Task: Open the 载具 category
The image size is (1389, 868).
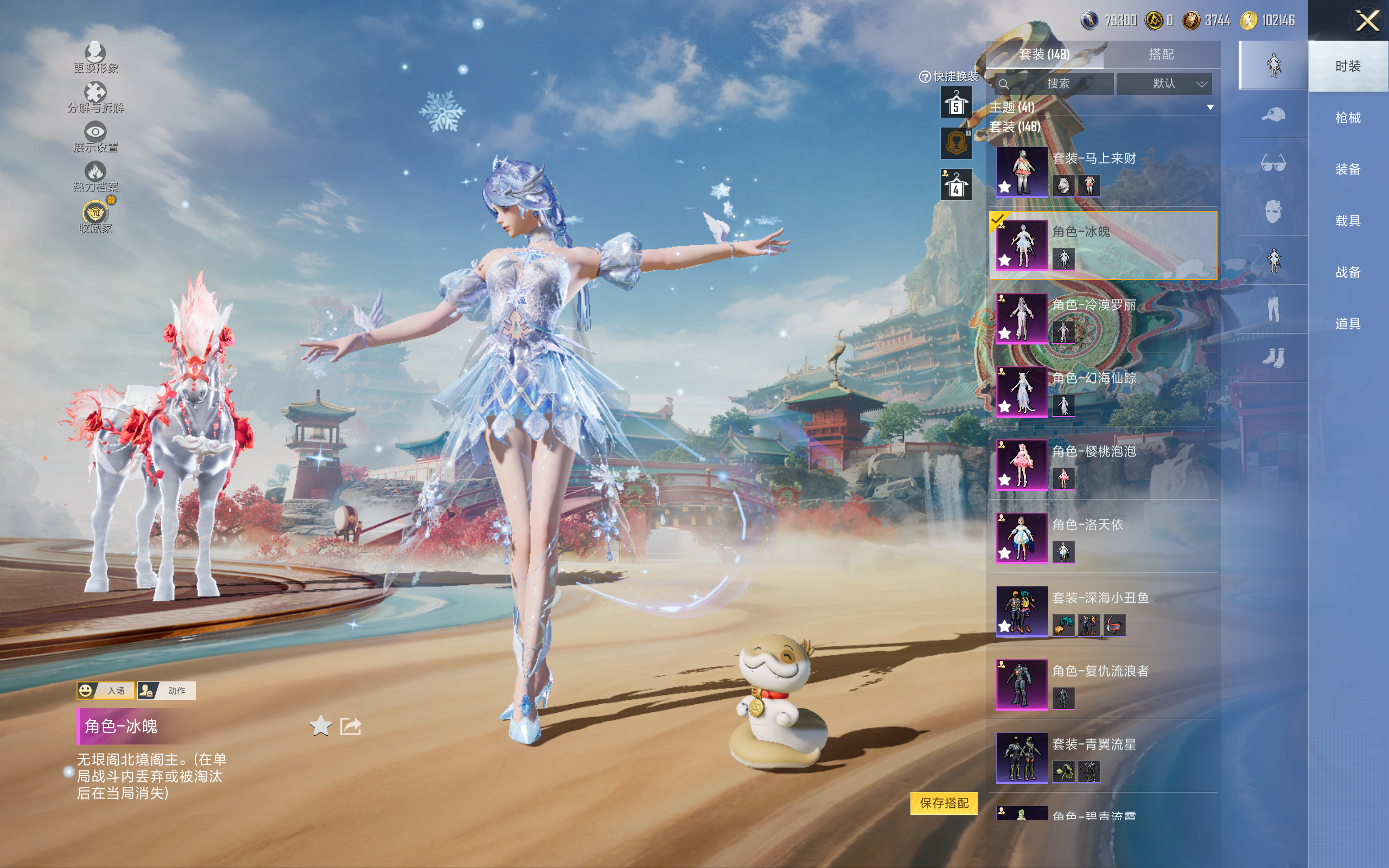Action: 1348,220
